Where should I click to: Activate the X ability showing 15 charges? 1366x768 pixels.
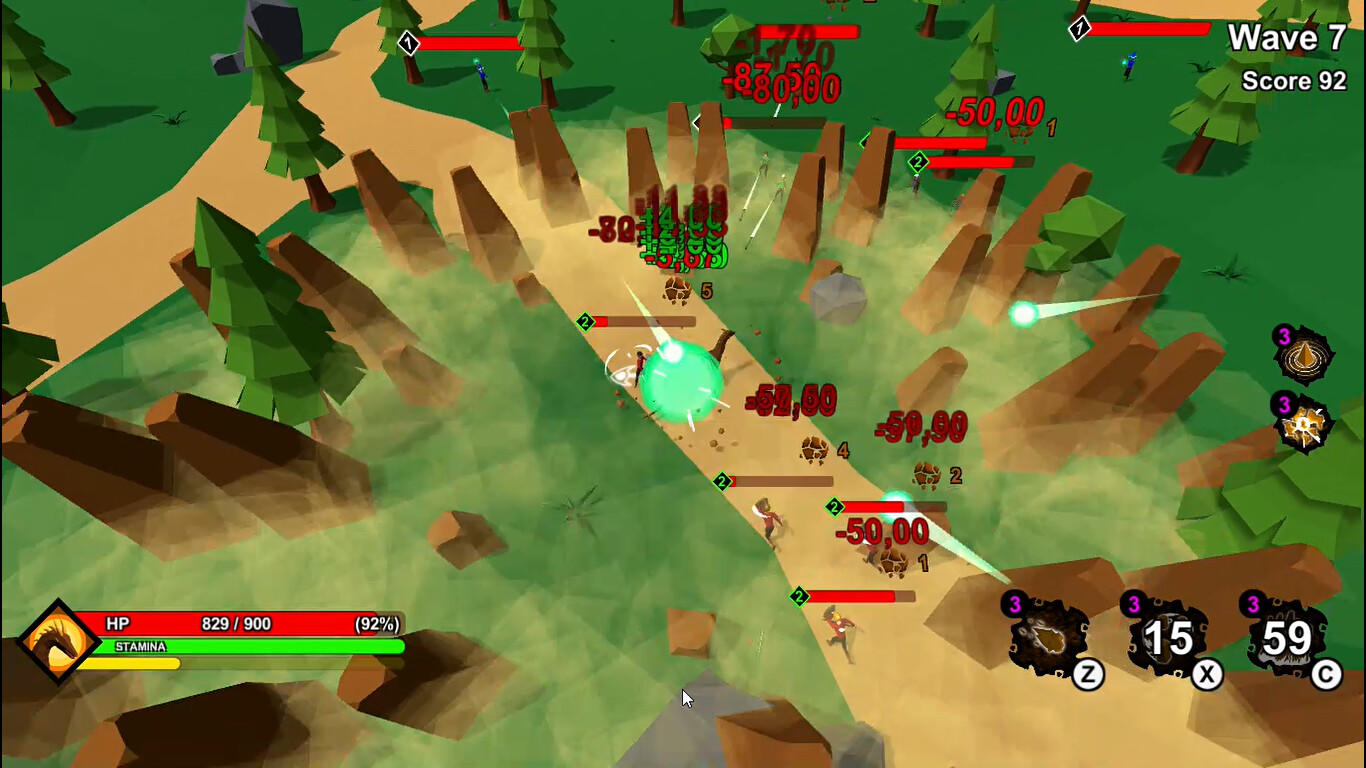click(x=1168, y=638)
